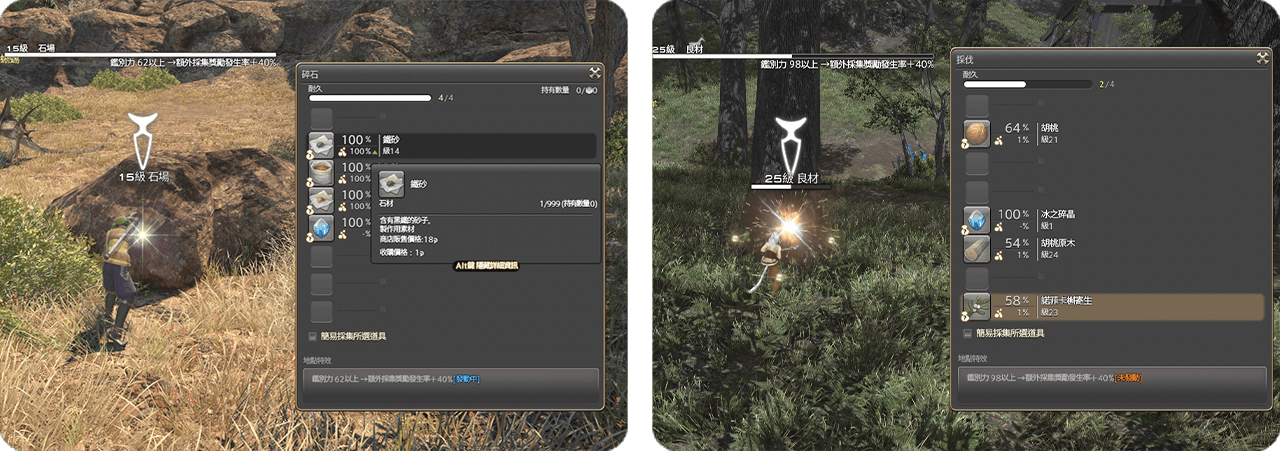This screenshot has width=1280, height=451.
Task: Select the blue crystal slot in 碎石 window
Action: (x=321, y=228)
